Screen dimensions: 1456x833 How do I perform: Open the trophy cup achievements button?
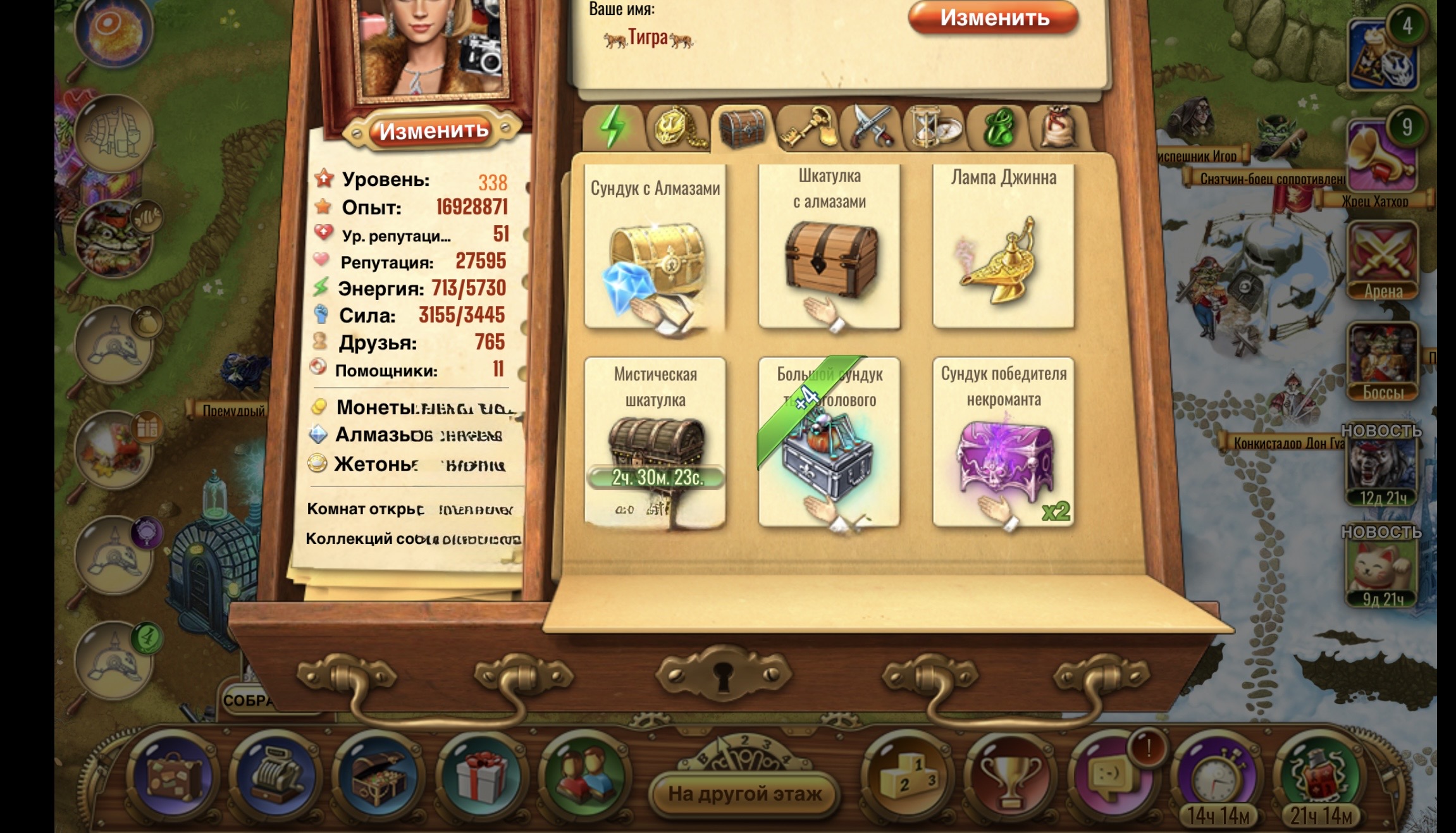pos(1010,777)
